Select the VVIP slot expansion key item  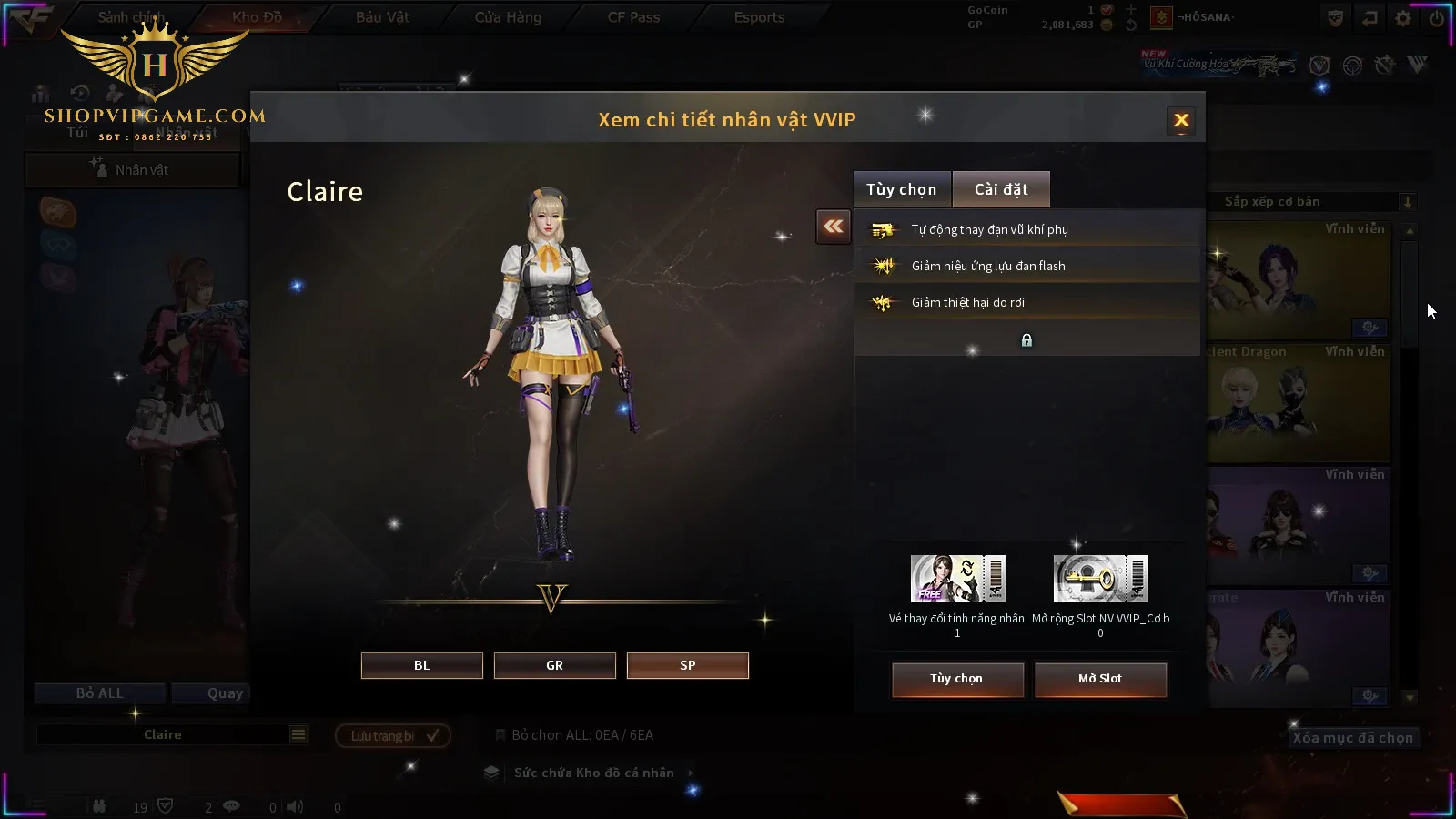(1100, 579)
